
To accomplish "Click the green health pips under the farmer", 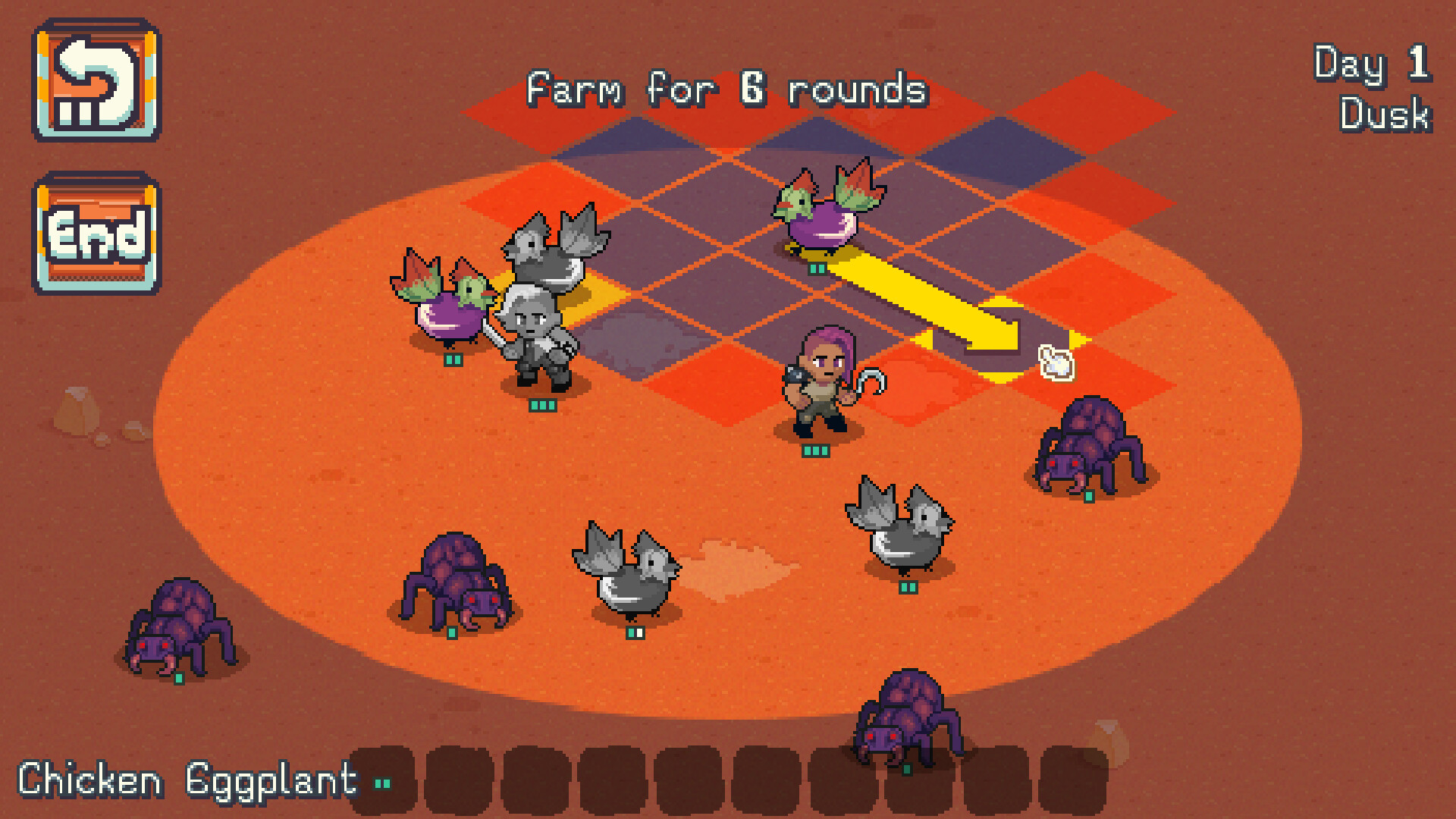I will tap(815, 451).
